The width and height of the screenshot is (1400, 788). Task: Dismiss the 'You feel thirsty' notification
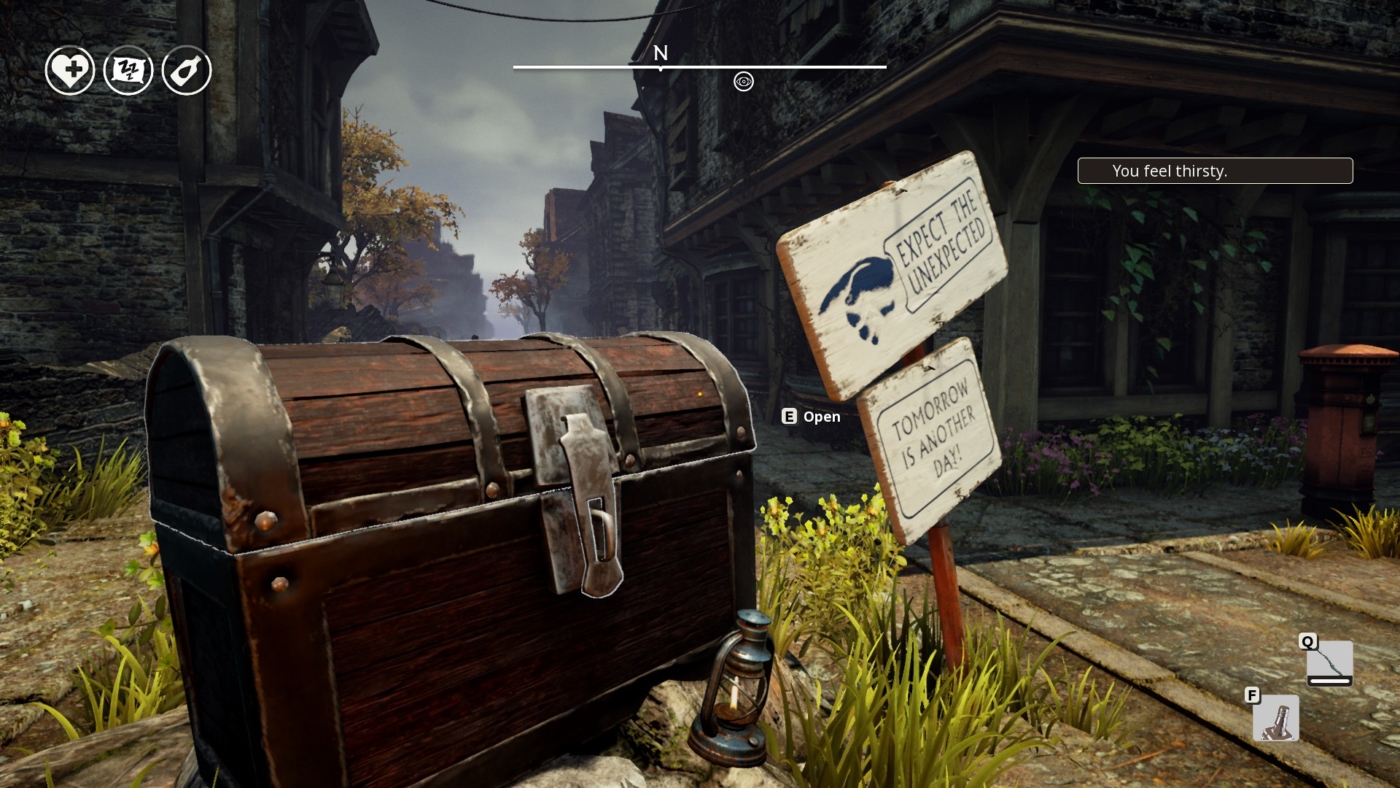[1214, 170]
